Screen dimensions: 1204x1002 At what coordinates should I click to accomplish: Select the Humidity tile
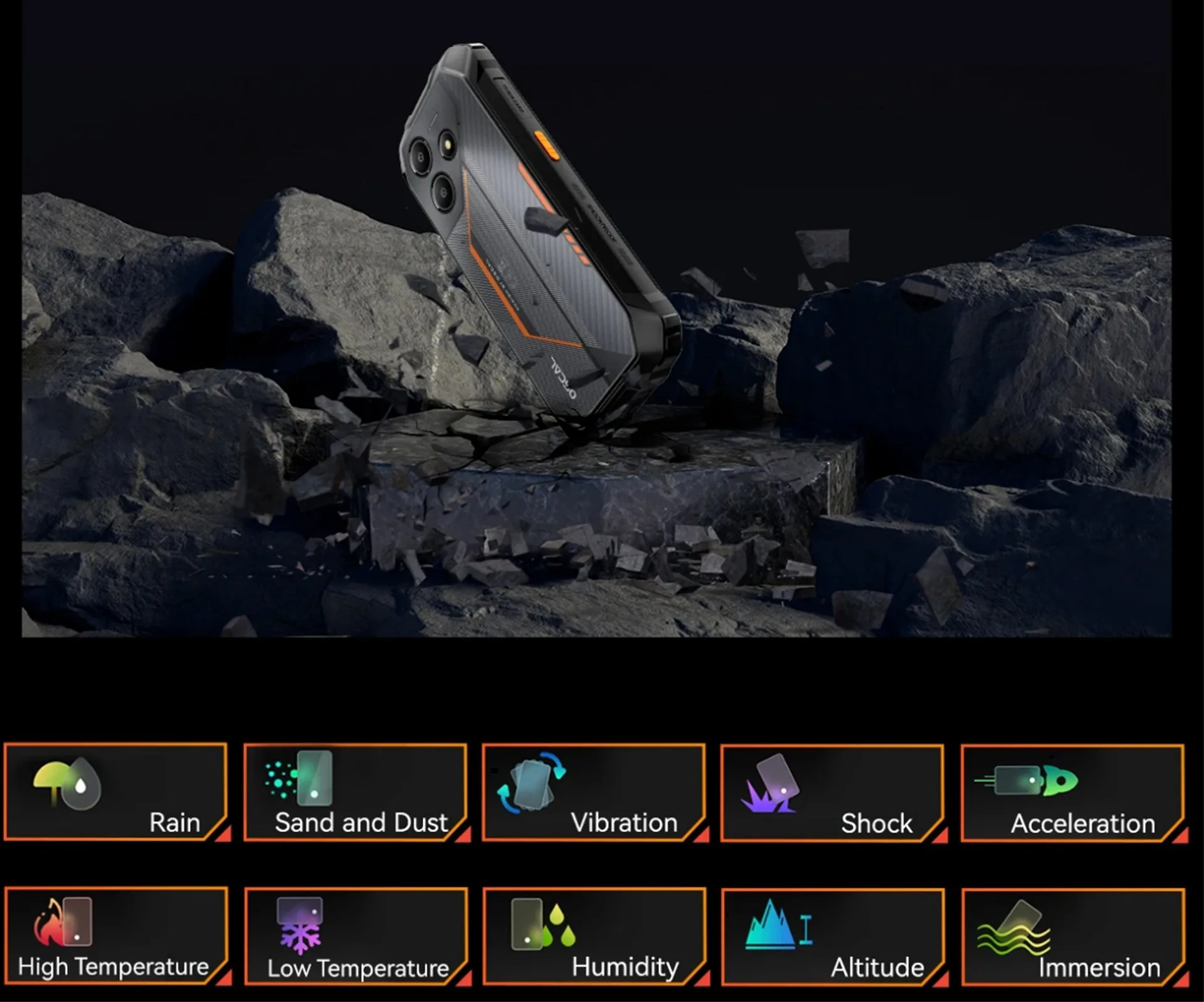pos(594,936)
